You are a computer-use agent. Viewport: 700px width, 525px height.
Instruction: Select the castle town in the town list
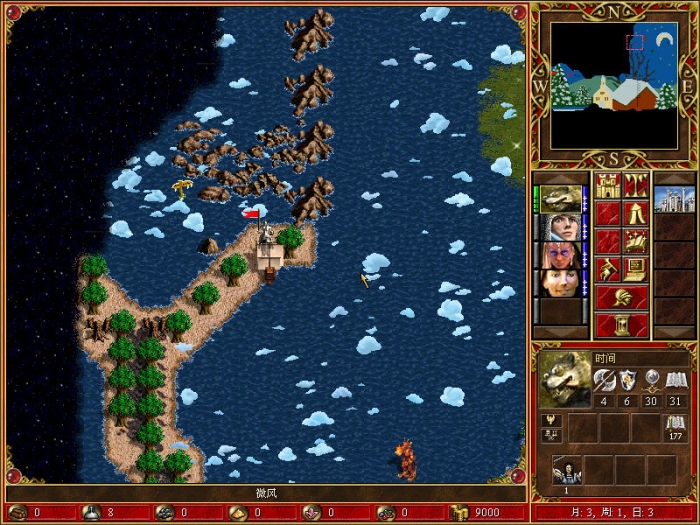(x=673, y=199)
